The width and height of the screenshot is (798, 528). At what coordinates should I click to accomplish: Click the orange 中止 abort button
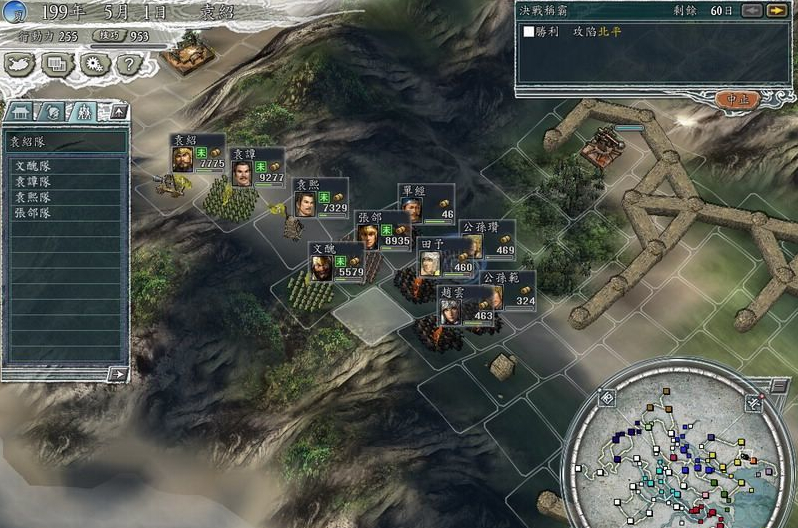point(738,98)
